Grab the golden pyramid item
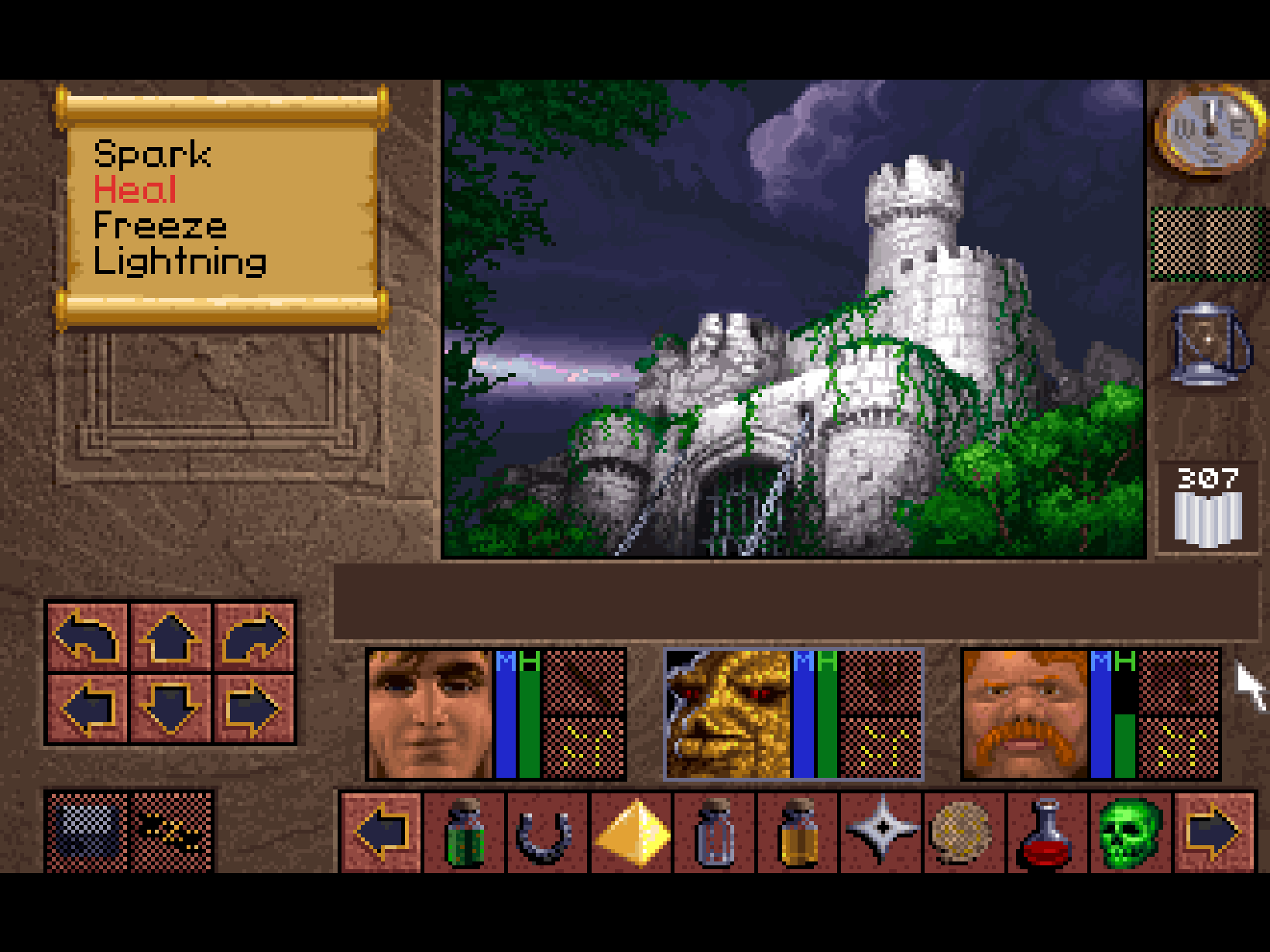Screen dimensions: 1270x952 631,834
